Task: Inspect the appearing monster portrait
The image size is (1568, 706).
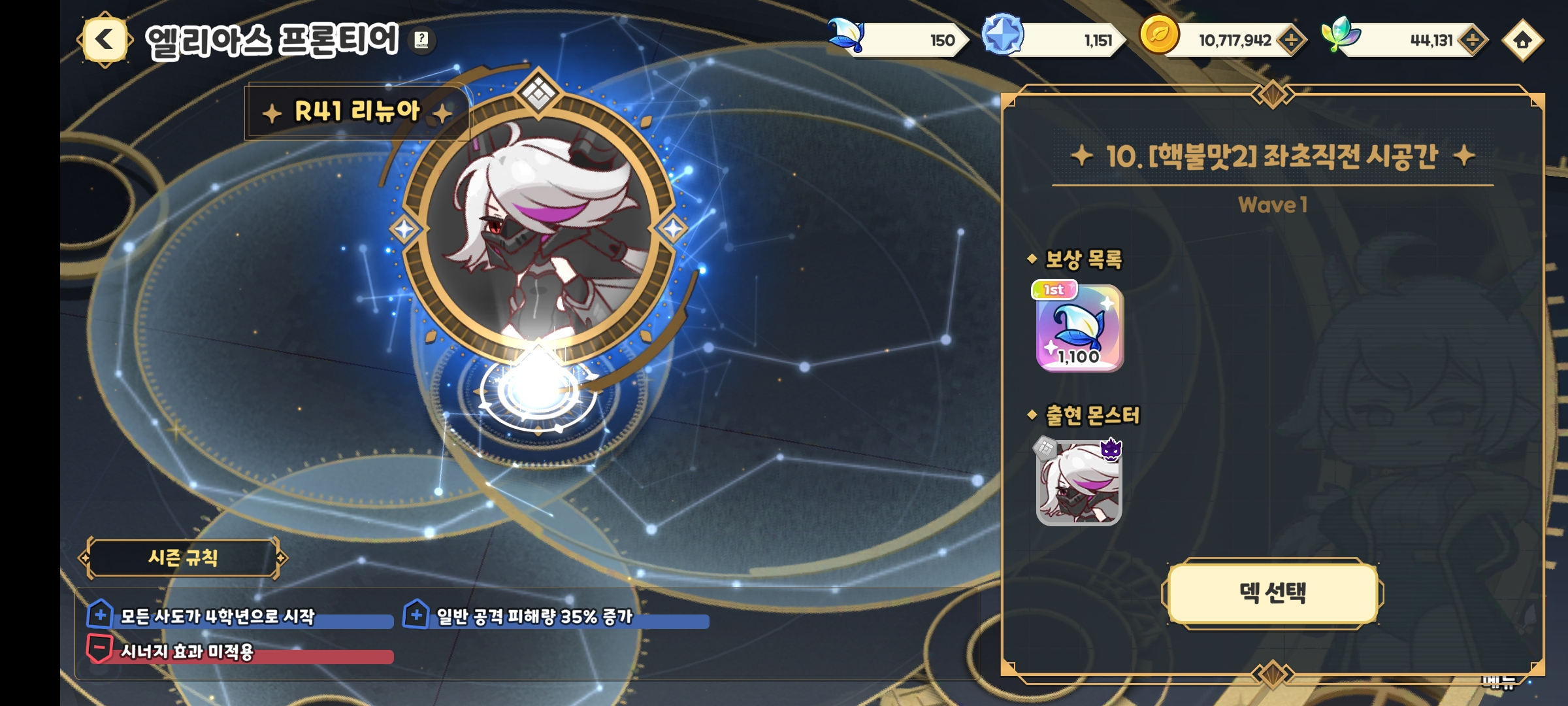Action: coord(1079,483)
